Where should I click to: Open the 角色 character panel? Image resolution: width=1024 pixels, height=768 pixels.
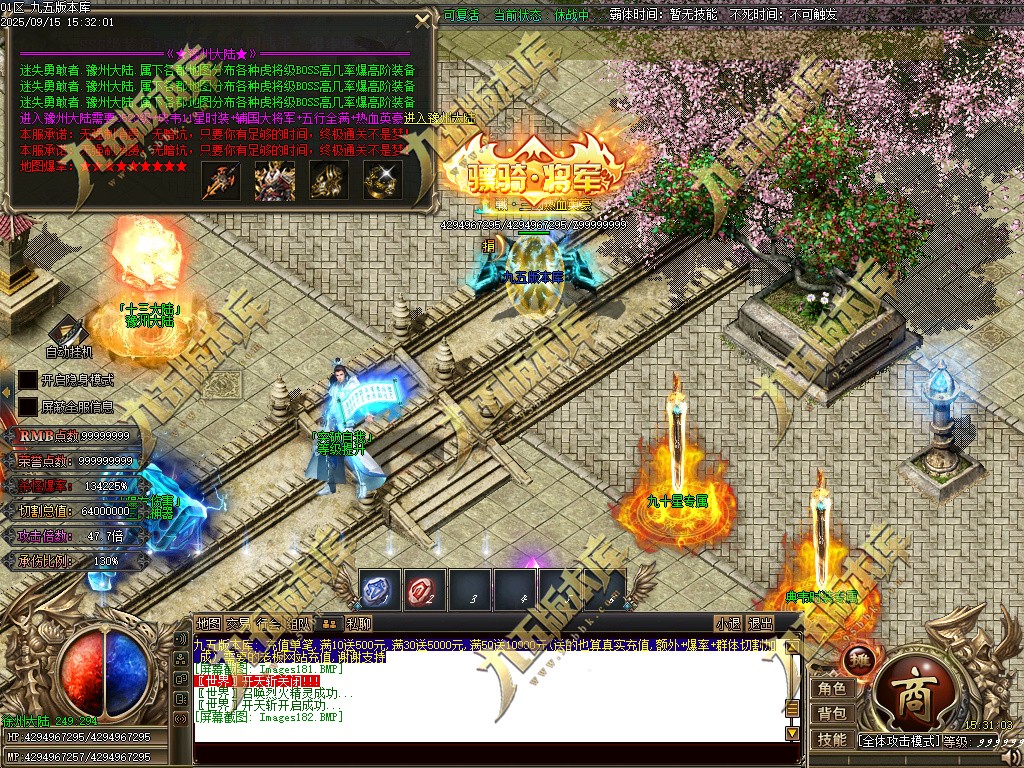click(832, 688)
